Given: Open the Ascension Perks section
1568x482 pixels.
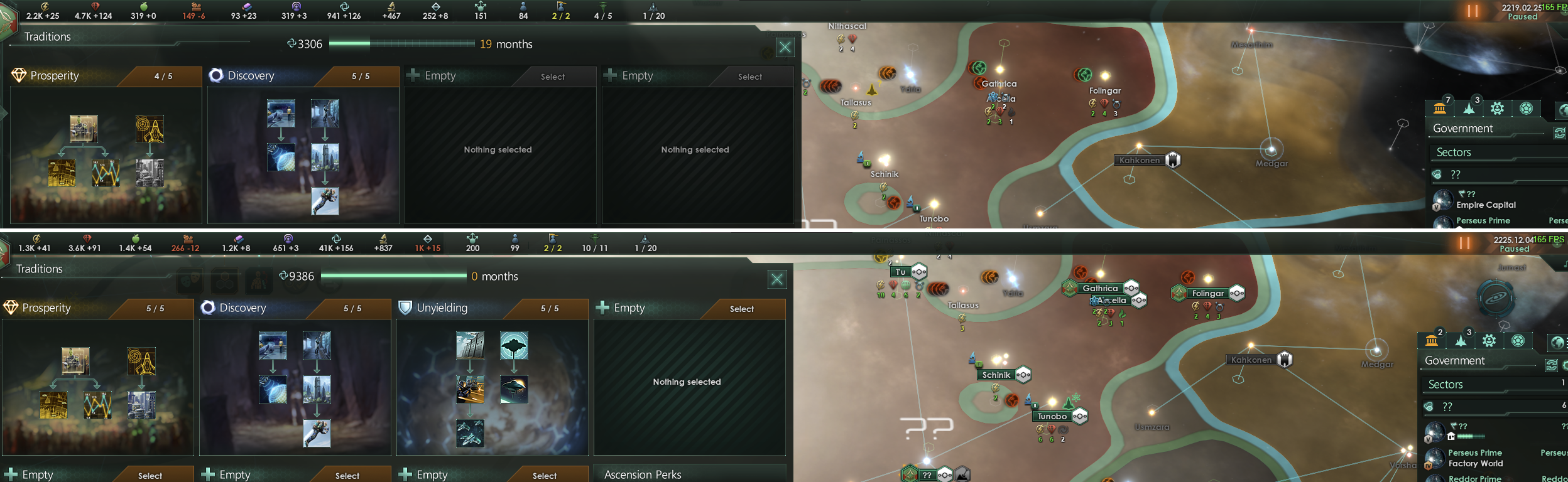Looking at the screenshot, I should [642, 475].
